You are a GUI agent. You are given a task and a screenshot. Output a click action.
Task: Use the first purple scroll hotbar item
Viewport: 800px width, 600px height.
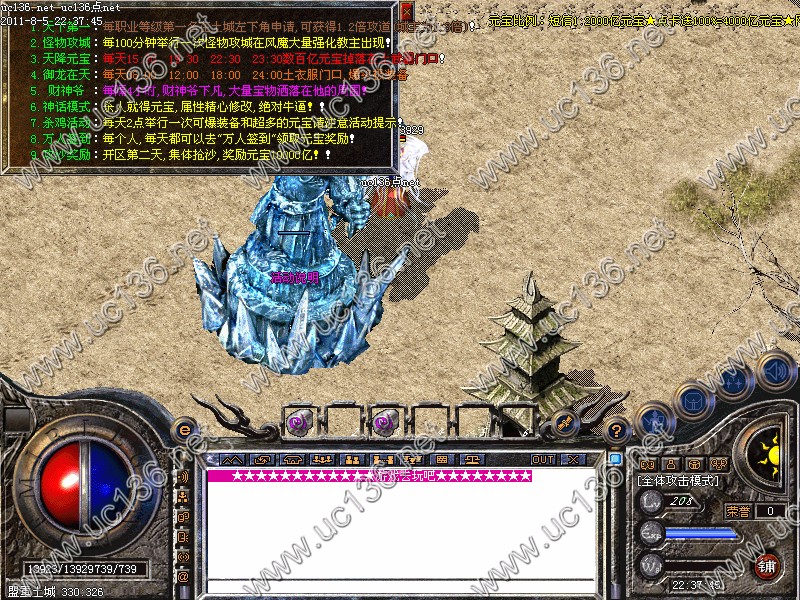point(298,422)
